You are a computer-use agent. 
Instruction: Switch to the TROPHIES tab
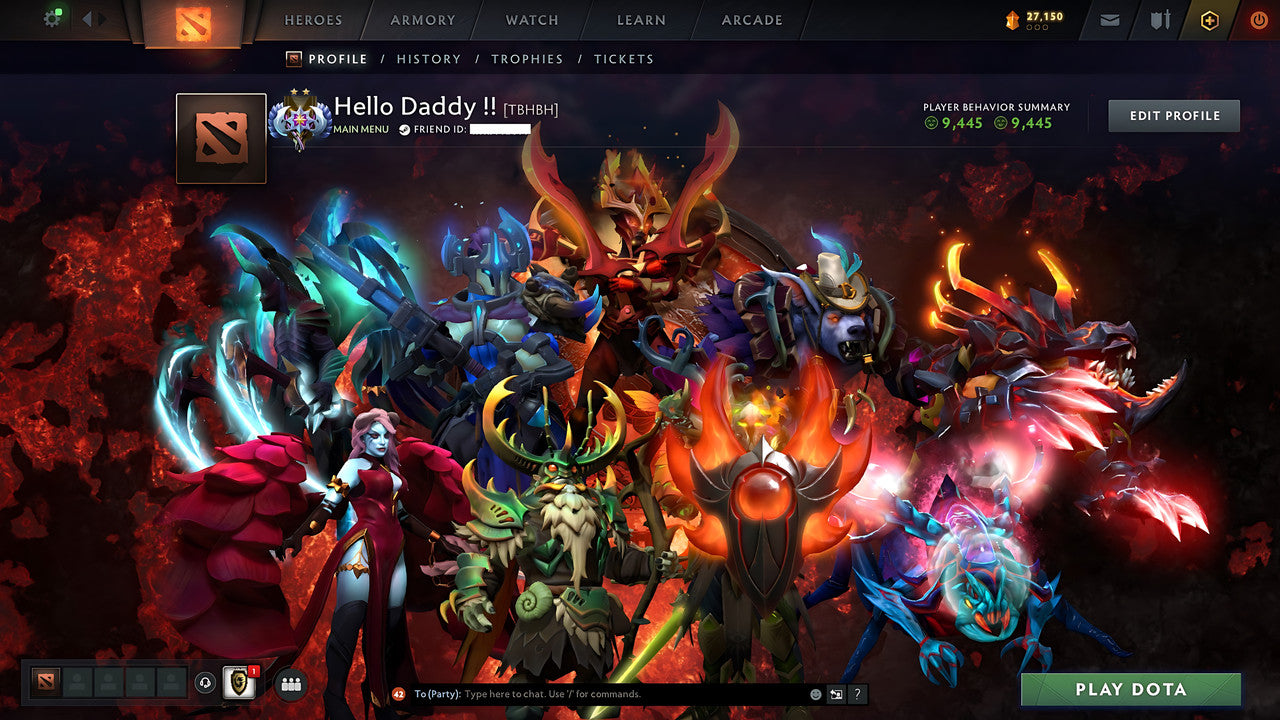tap(529, 59)
